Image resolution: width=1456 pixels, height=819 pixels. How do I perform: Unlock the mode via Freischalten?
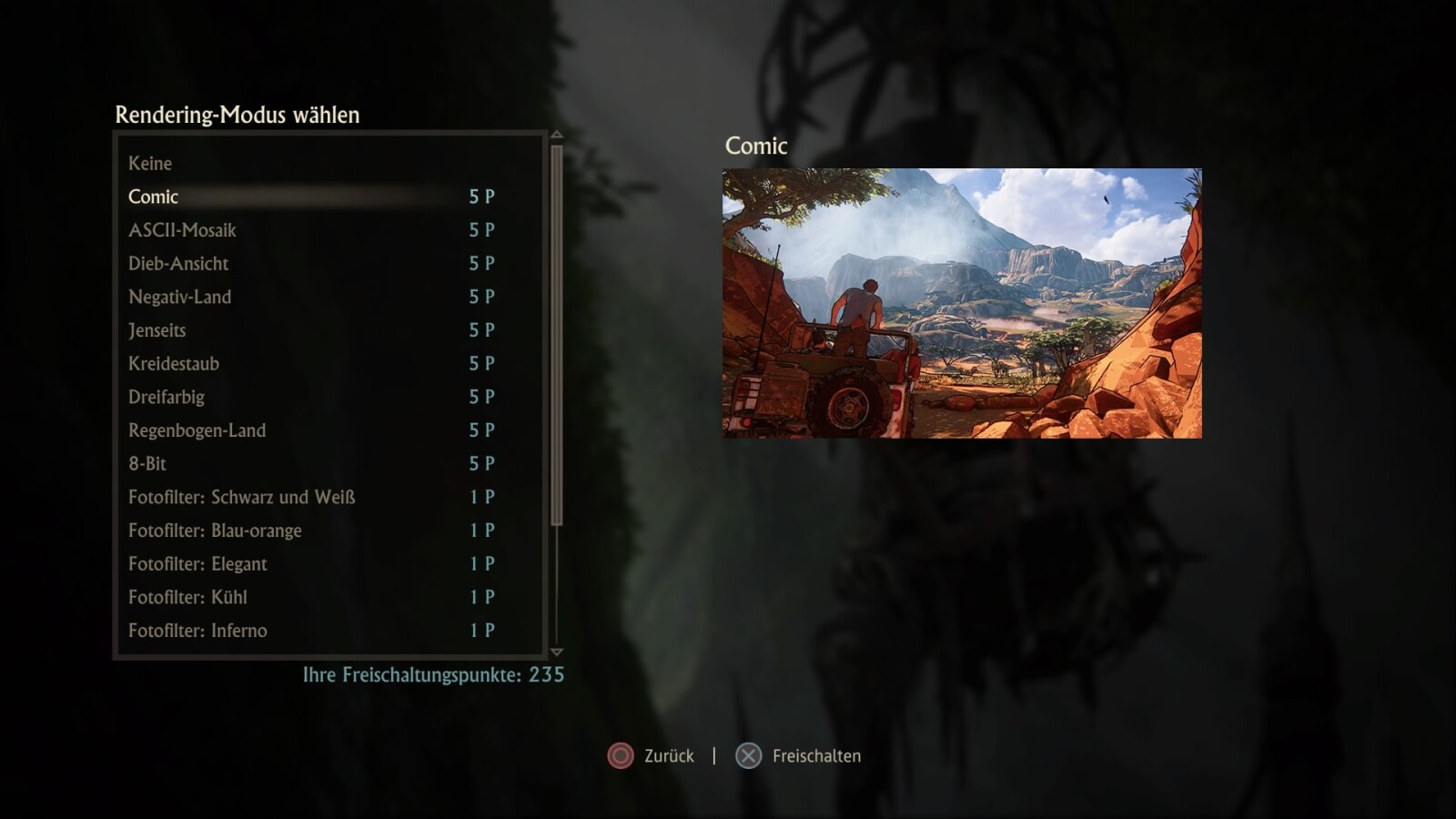pyautogui.click(x=815, y=756)
